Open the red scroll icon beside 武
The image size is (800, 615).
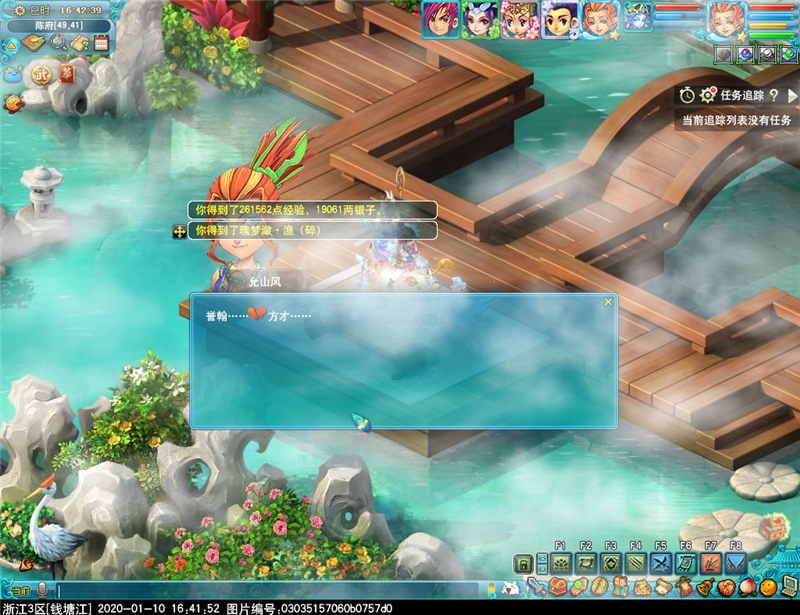(67, 74)
